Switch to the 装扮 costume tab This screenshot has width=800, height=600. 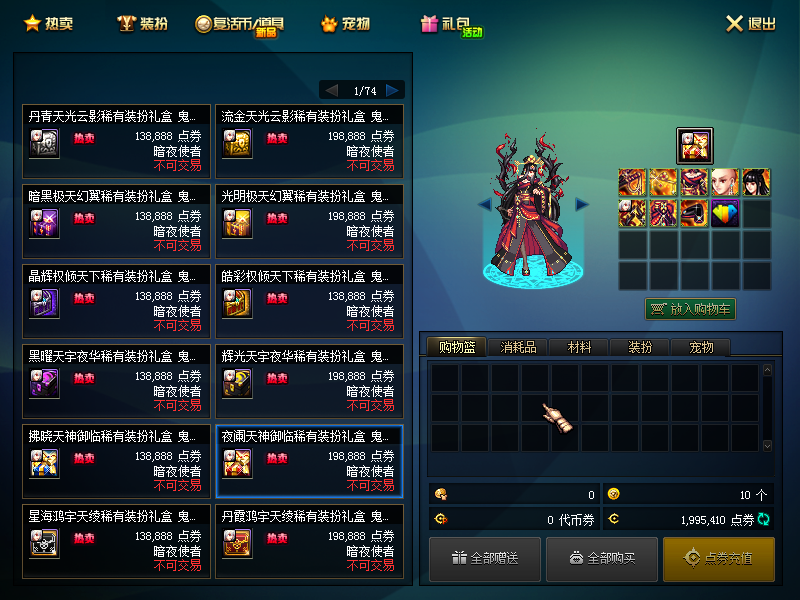(x=142, y=23)
